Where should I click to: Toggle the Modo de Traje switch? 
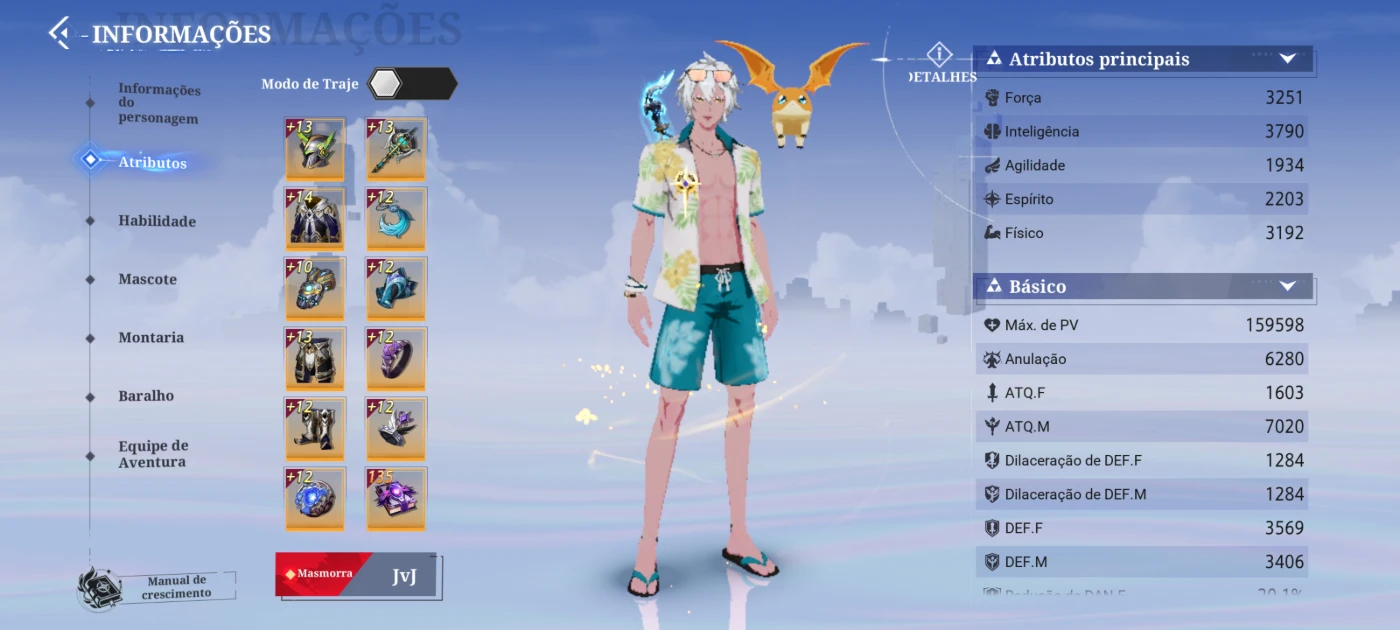[411, 84]
